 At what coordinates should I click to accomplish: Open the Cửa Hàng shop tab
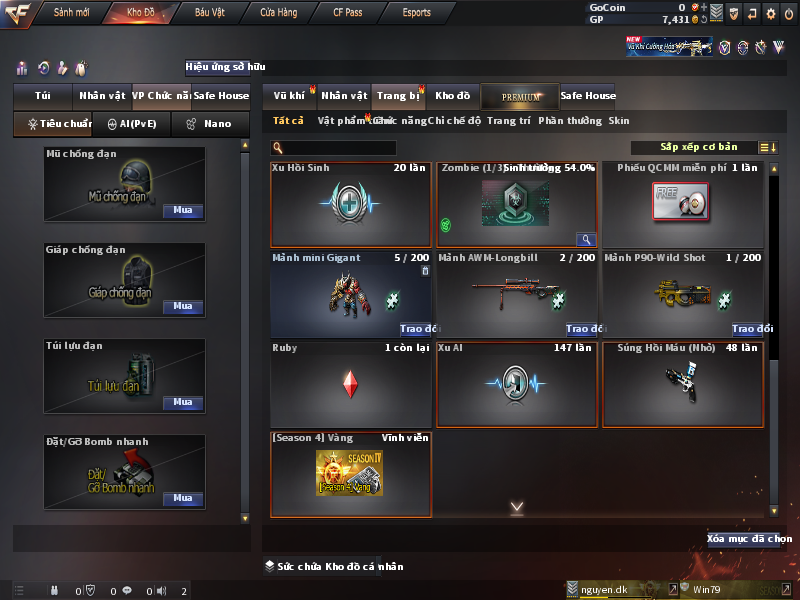click(x=279, y=13)
